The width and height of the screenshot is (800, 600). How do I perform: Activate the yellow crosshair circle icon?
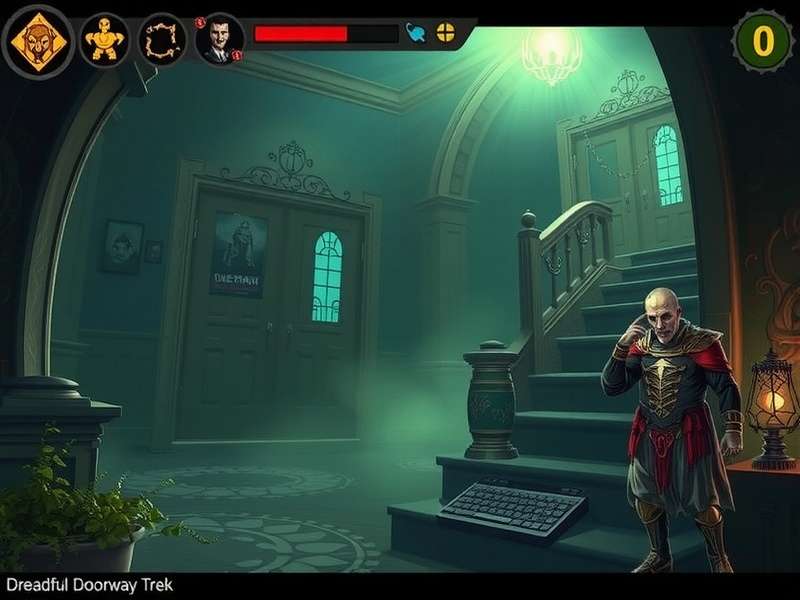point(445,32)
